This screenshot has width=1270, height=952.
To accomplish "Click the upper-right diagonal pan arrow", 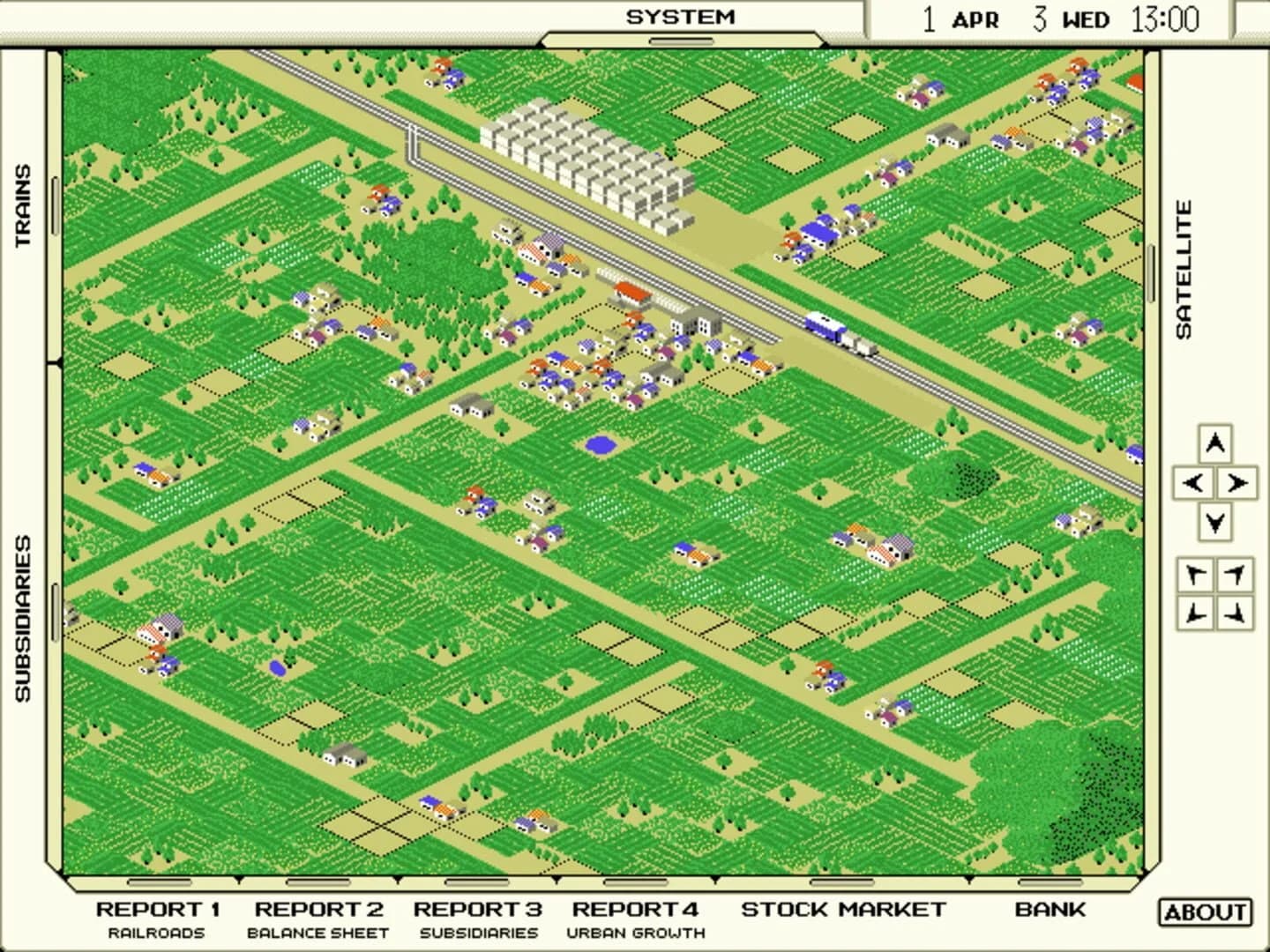I will click(x=1236, y=573).
